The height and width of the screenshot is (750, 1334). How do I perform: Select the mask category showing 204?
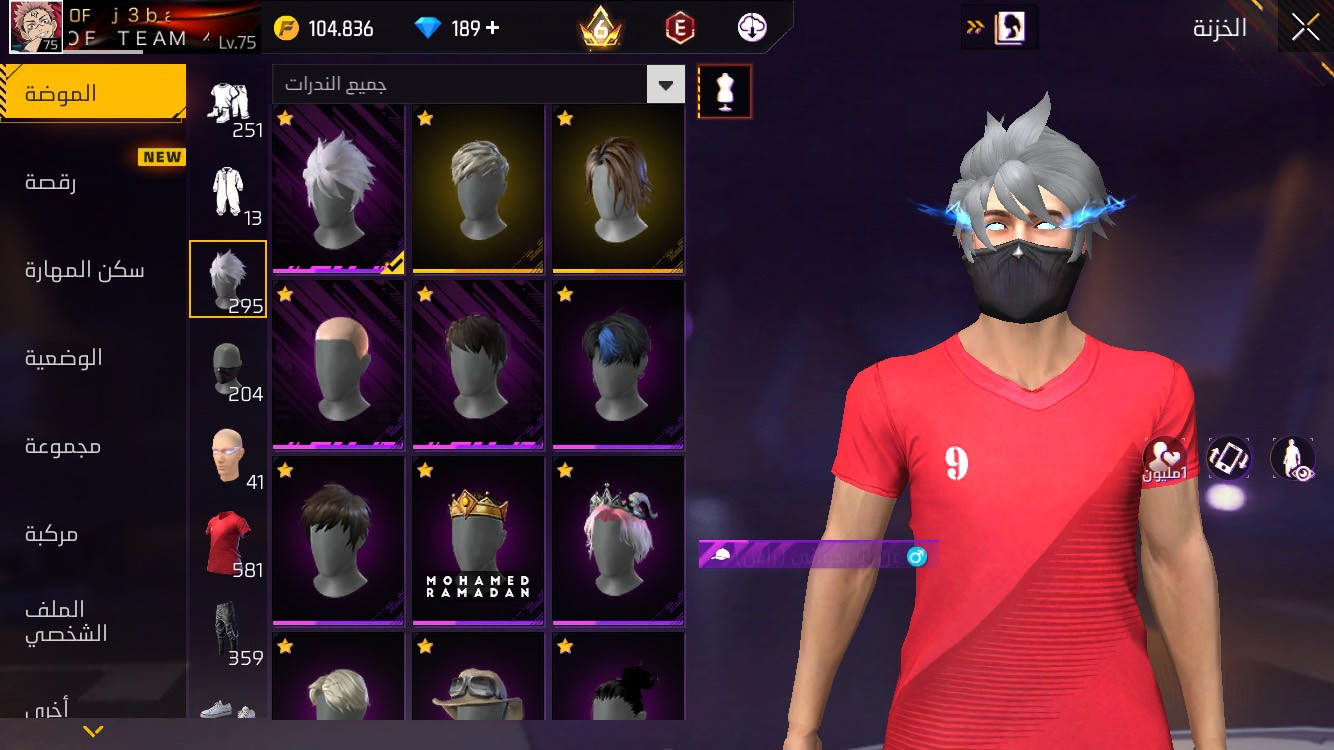point(228,367)
